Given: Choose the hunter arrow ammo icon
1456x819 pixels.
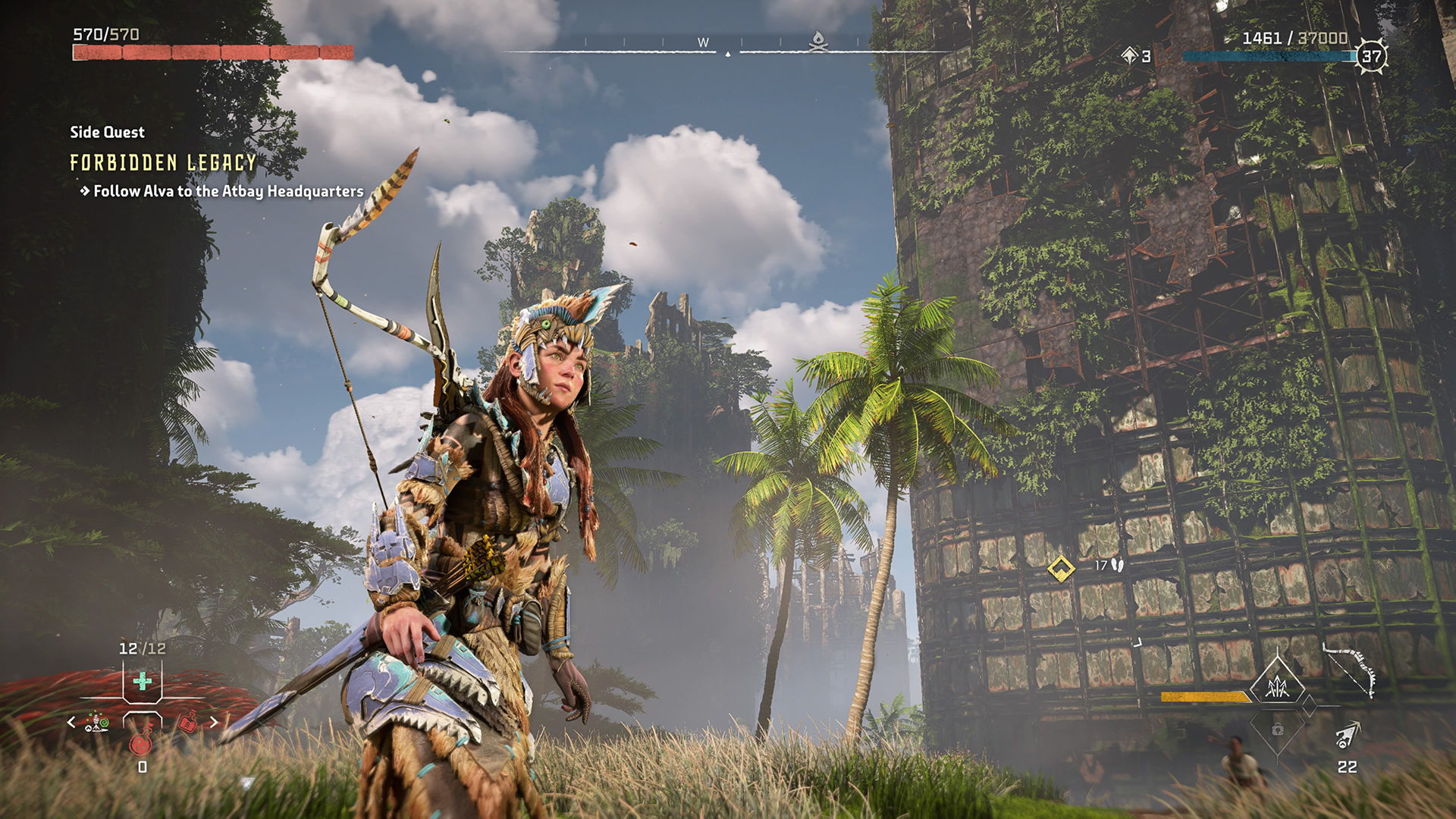Looking at the screenshot, I should (x=1348, y=735).
